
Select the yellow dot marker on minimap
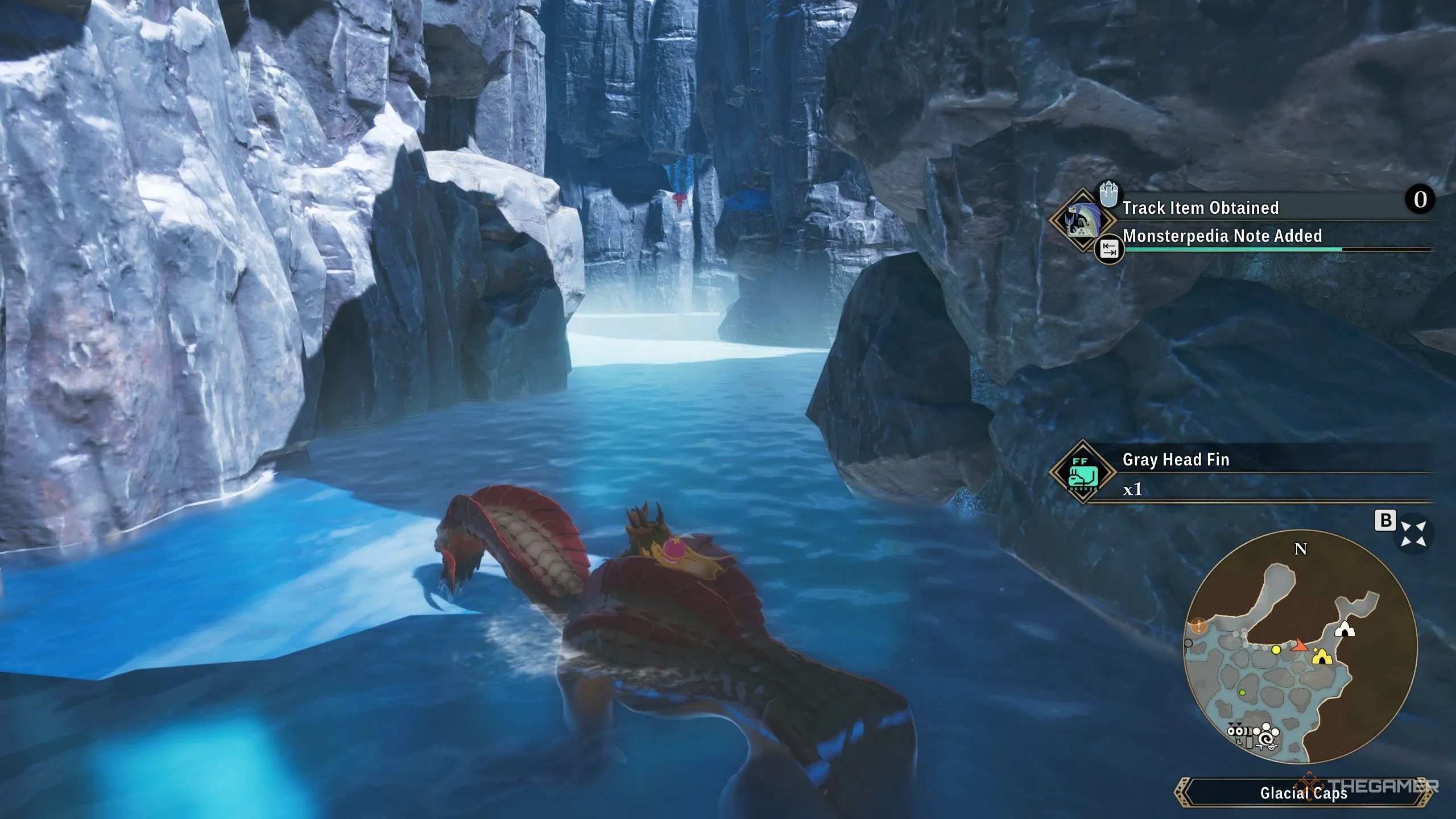1276,650
